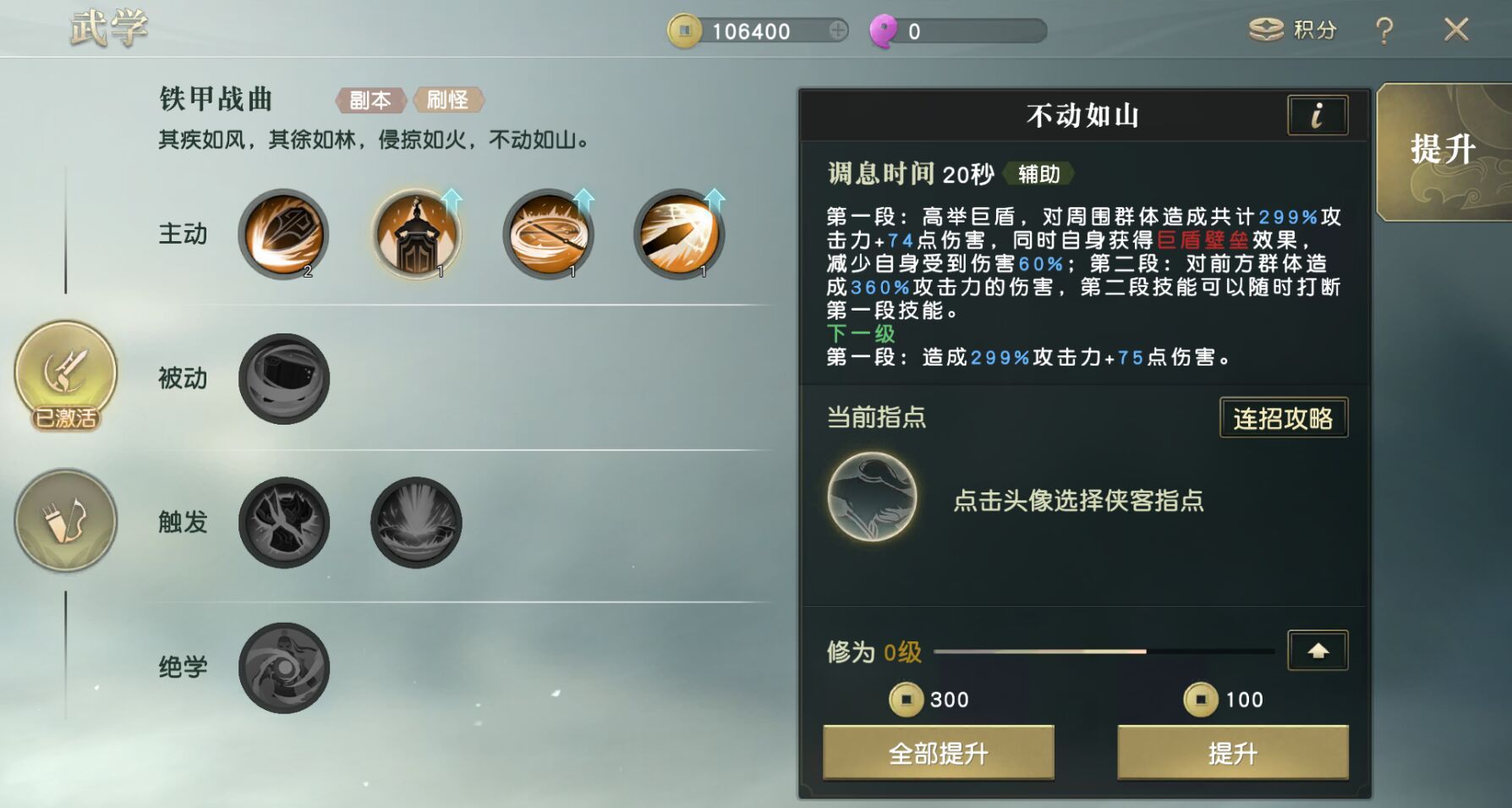This screenshot has width=1512, height=808.
Task: Expand the 提升 panel tab on right edge
Action: (1442, 149)
